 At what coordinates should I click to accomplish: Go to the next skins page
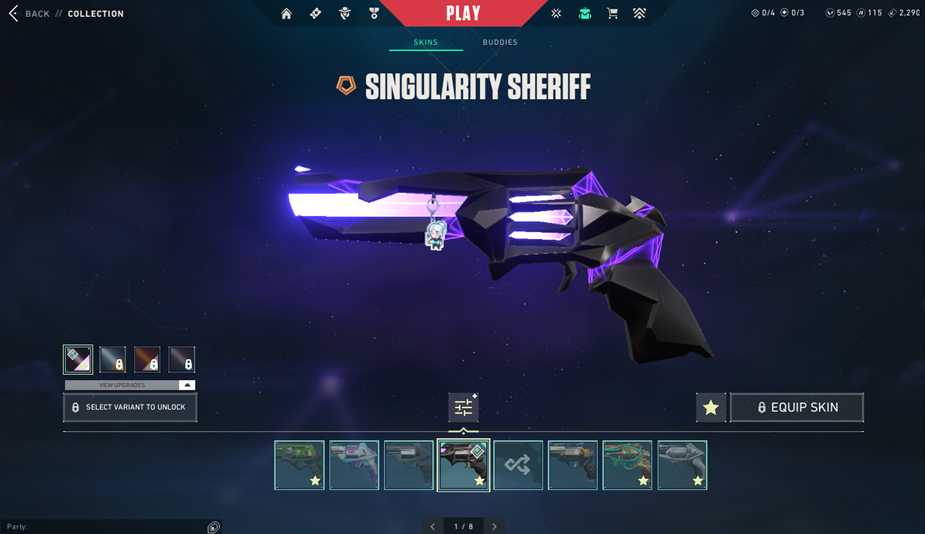coord(494,526)
